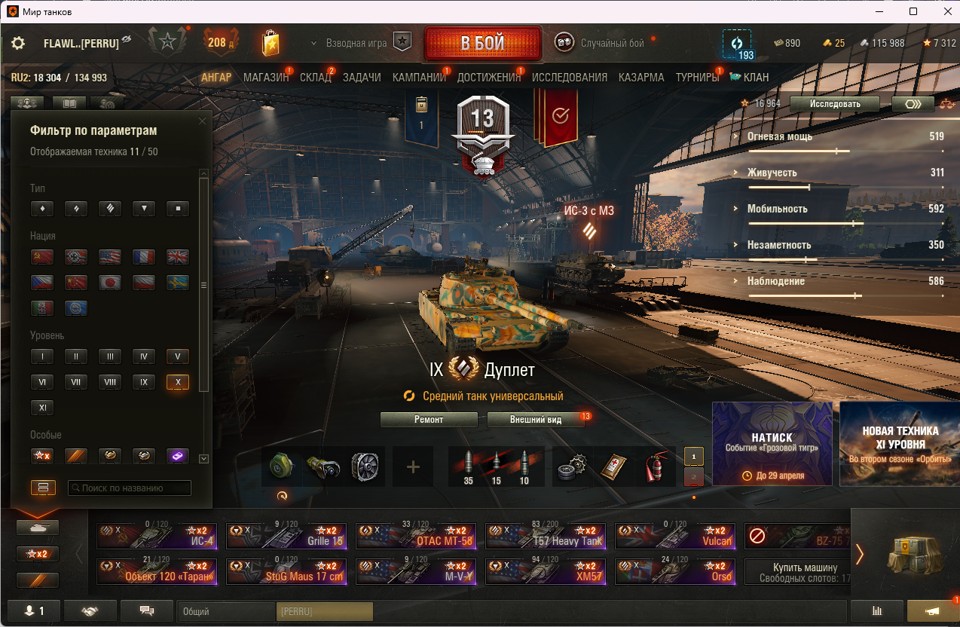
Task: Select the ИС-4 tank in carousel
Action: coord(158,536)
